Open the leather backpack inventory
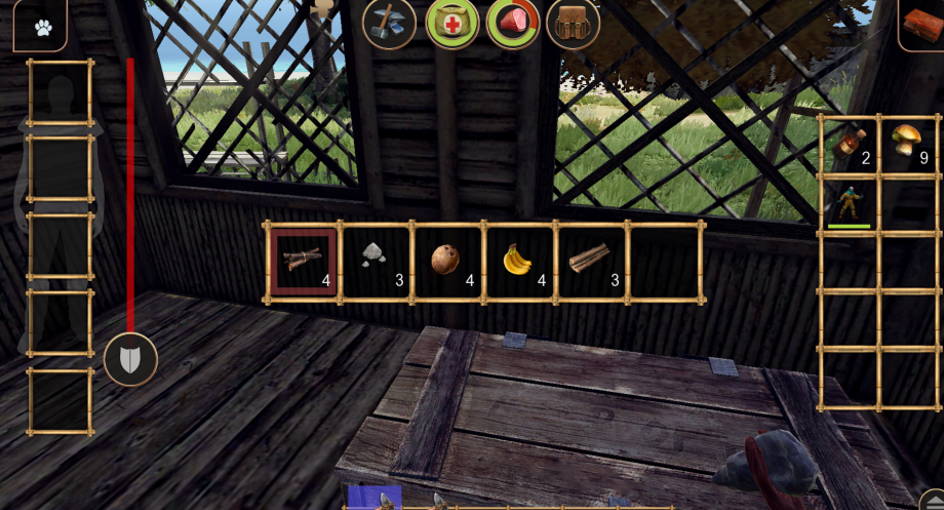 click(x=573, y=23)
